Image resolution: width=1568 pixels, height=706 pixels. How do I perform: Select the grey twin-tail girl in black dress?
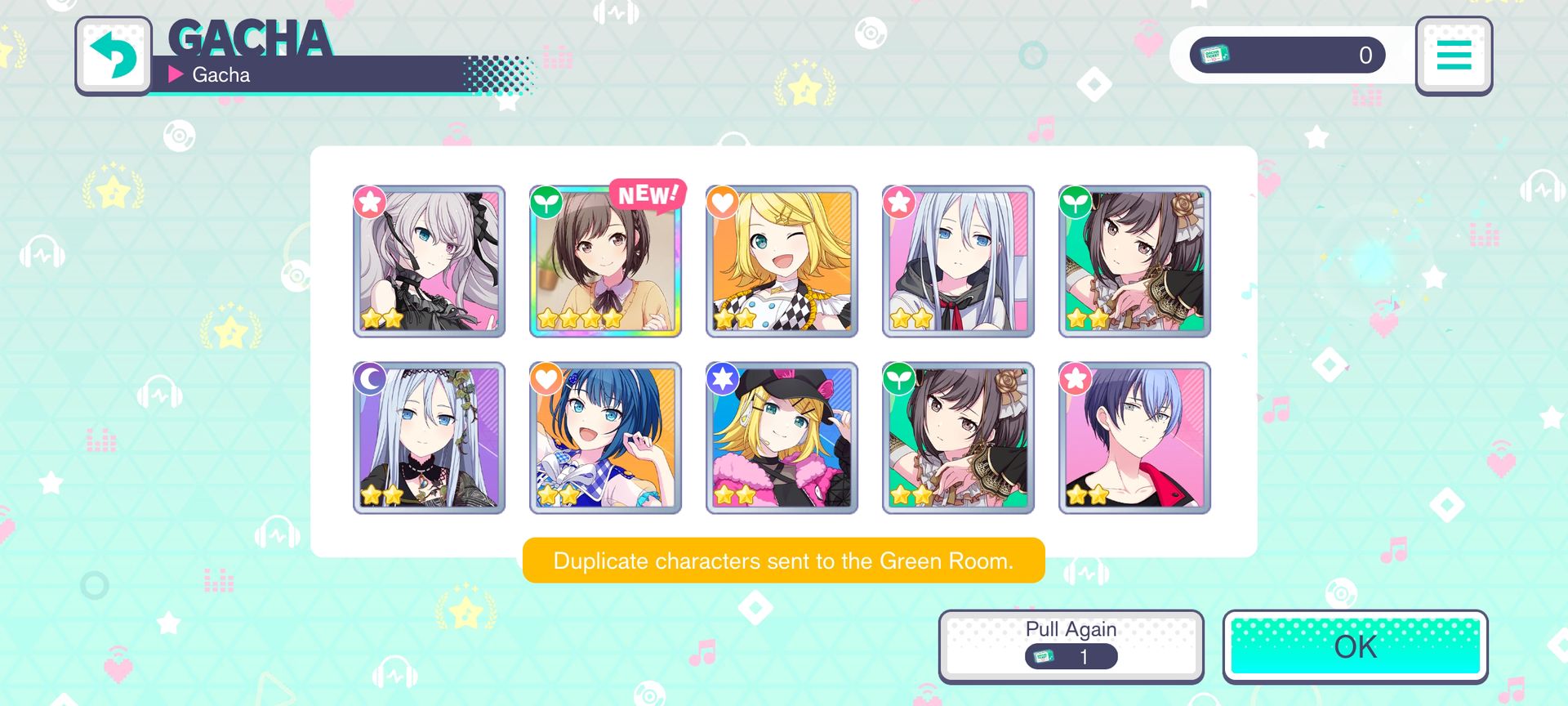pos(429,261)
